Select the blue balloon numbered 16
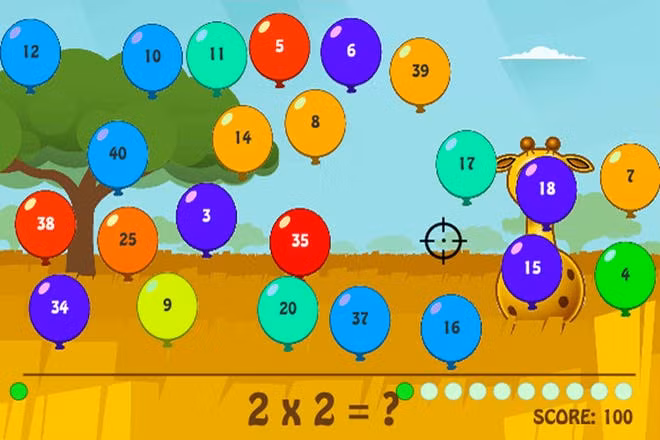Image resolution: width=660 pixels, height=440 pixels. (451, 328)
